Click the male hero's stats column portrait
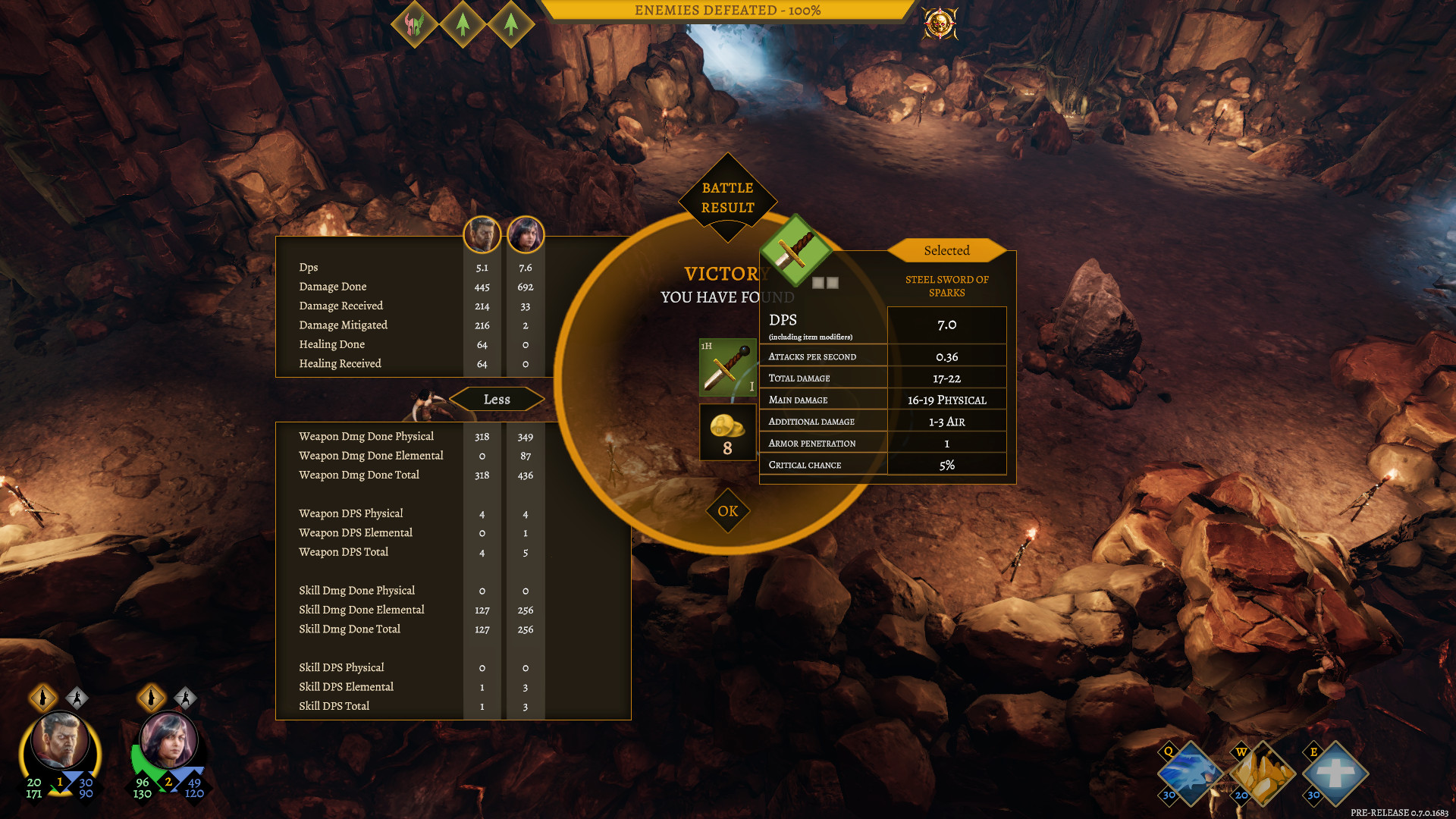Screen dimensions: 1456x819 pyautogui.click(x=482, y=235)
